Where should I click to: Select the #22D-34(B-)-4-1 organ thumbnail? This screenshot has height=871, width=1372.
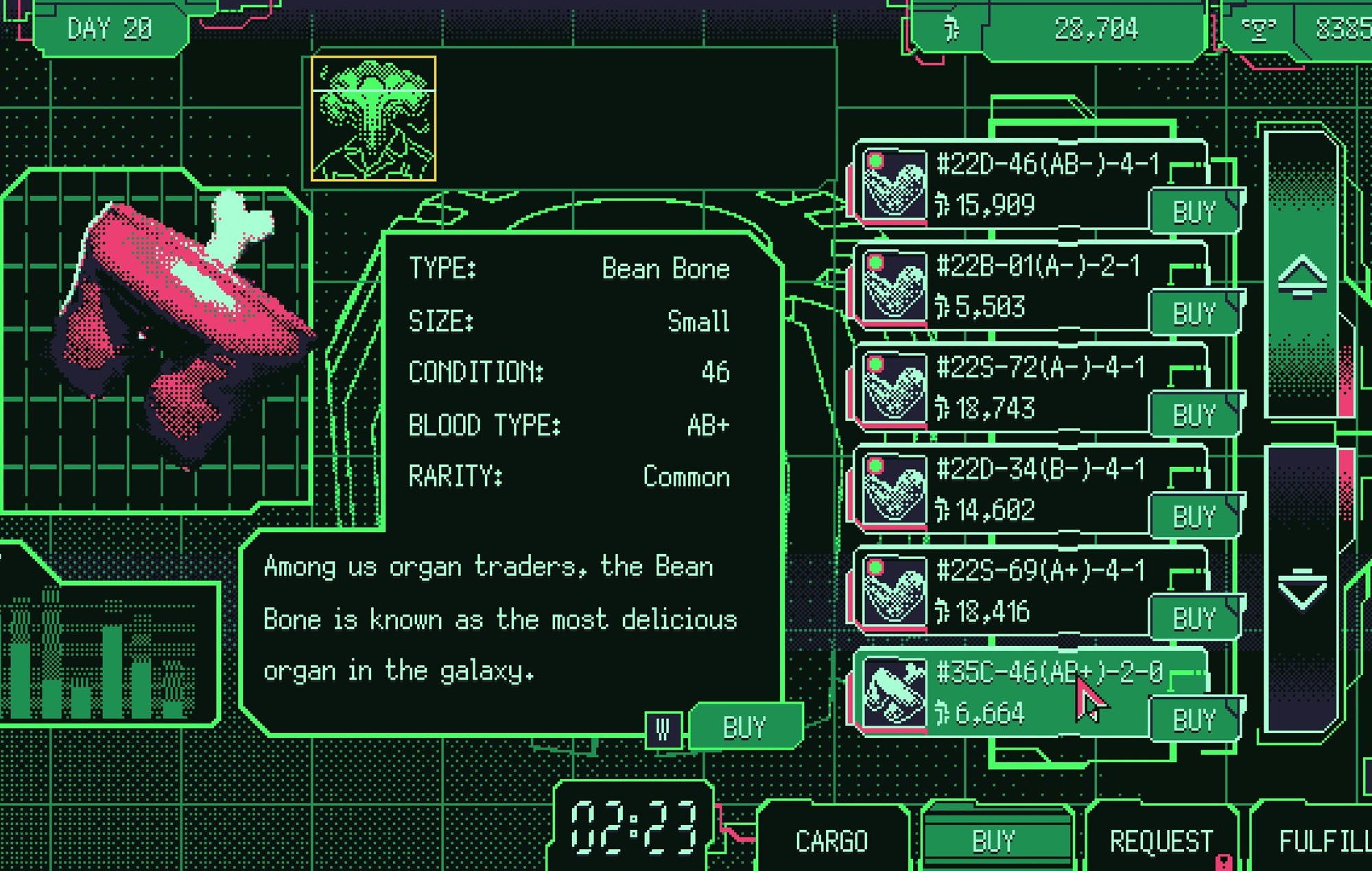click(x=894, y=489)
